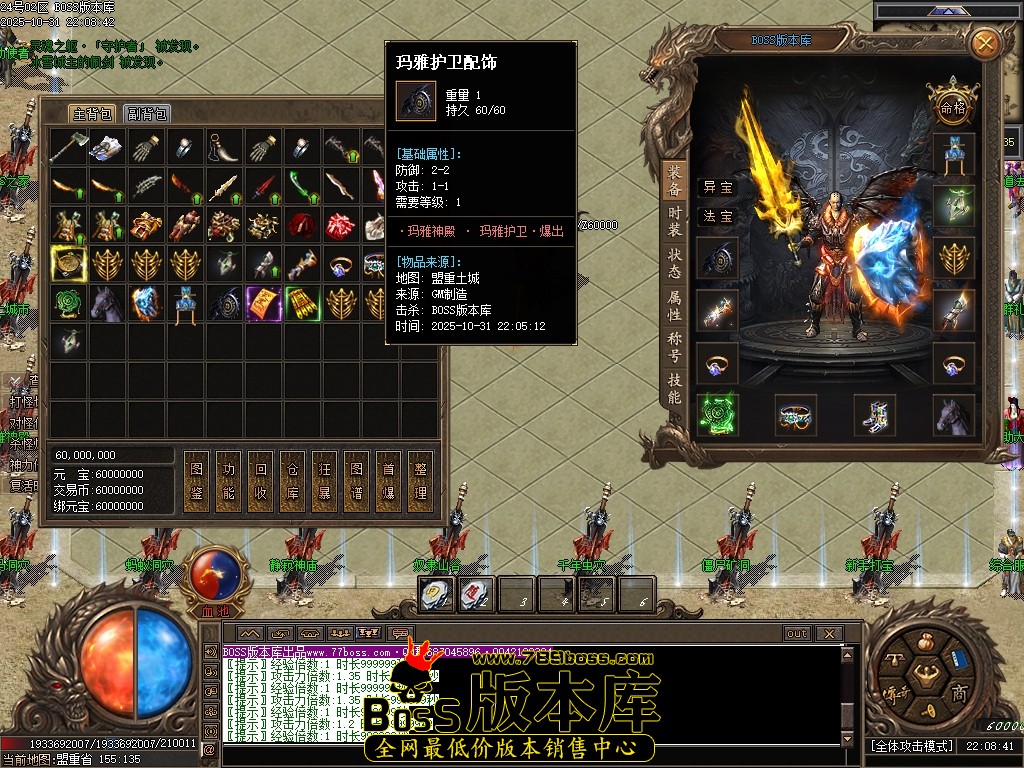Select the grey horse mount in bag
Image resolution: width=1024 pixels, height=768 pixels.
[x=108, y=302]
